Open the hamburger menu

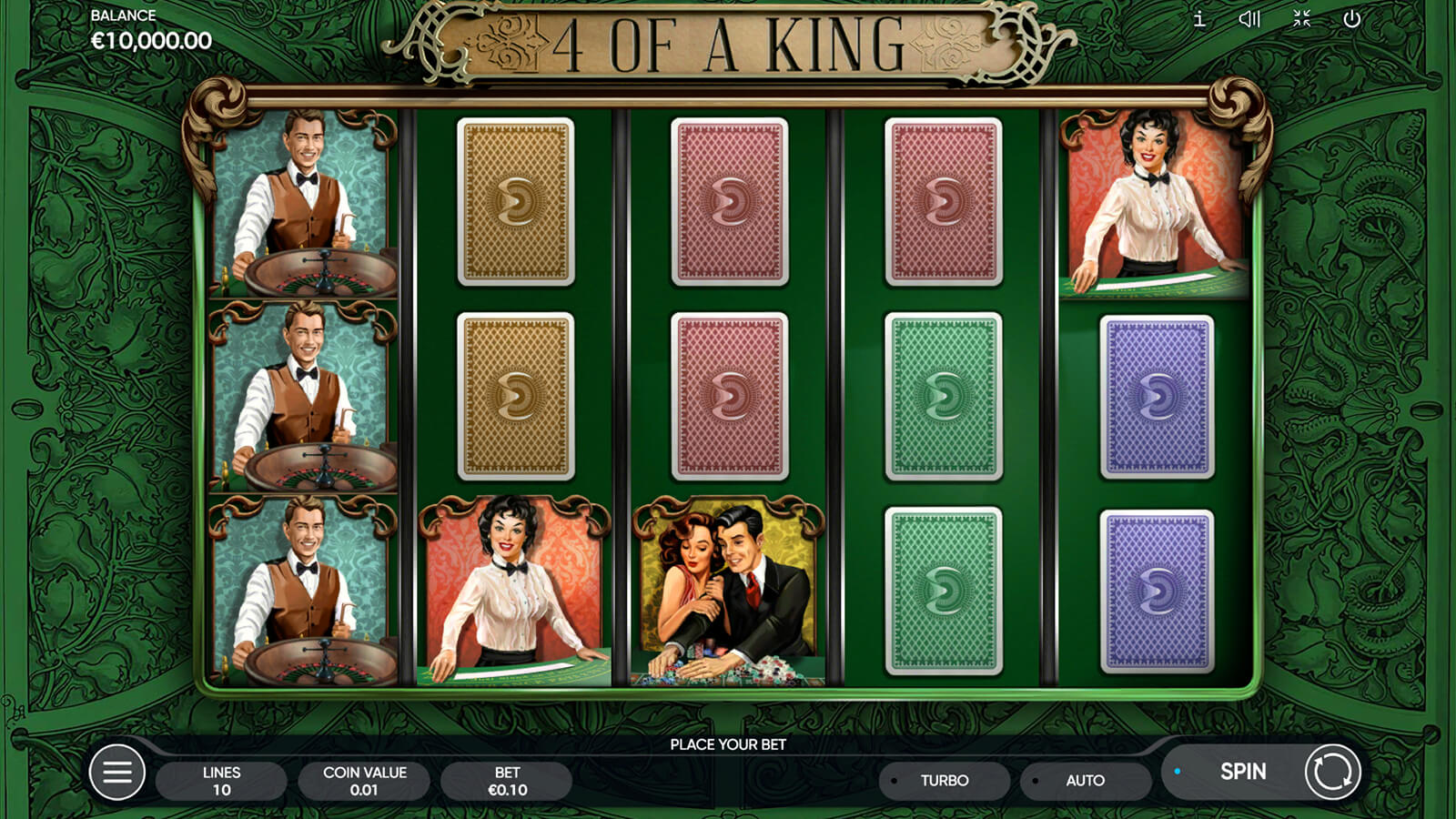pos(117,773)
